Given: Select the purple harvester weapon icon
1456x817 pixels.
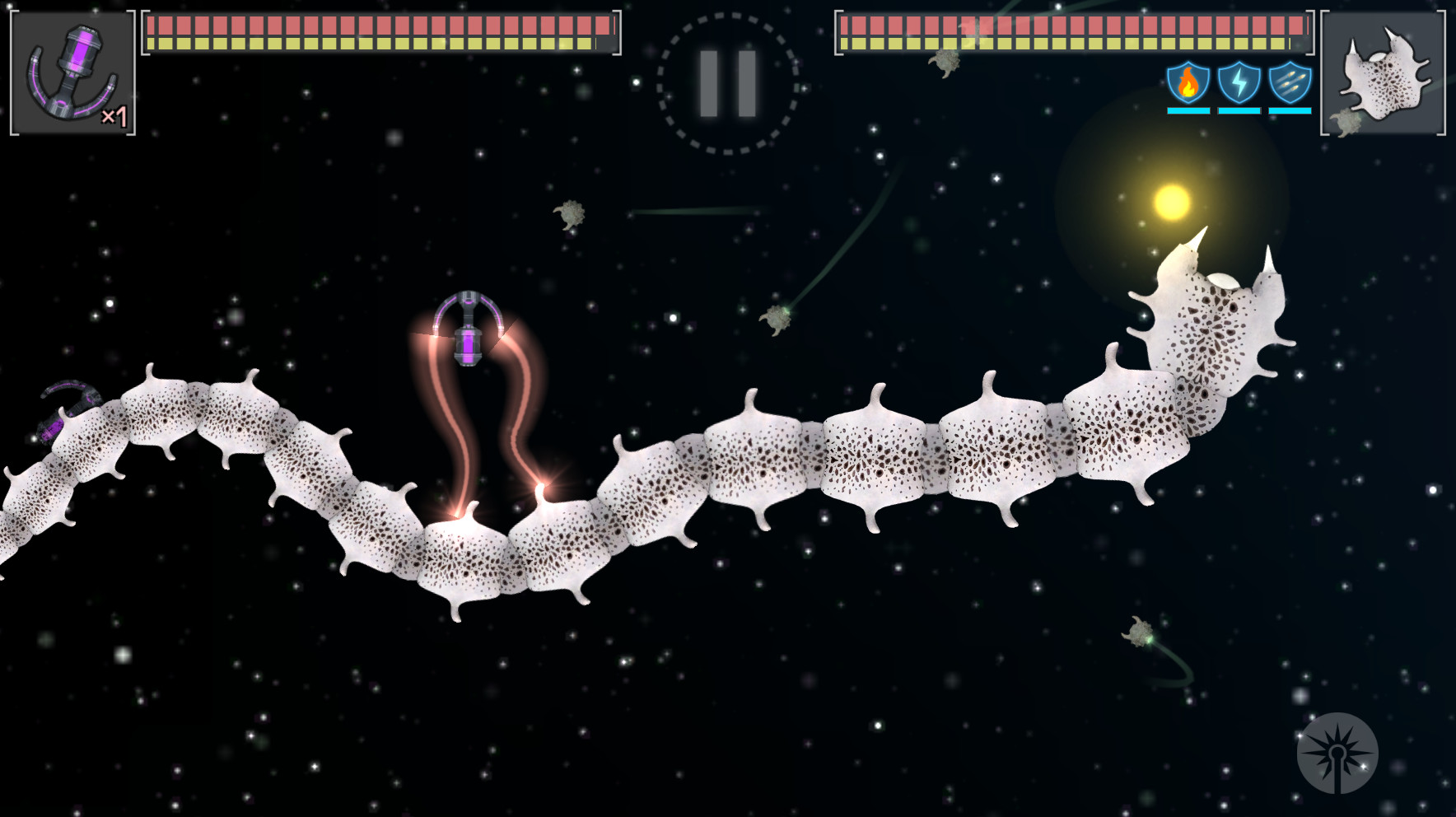Looking at the screenshot, I should pyautogui.click(x=72, y=70).
